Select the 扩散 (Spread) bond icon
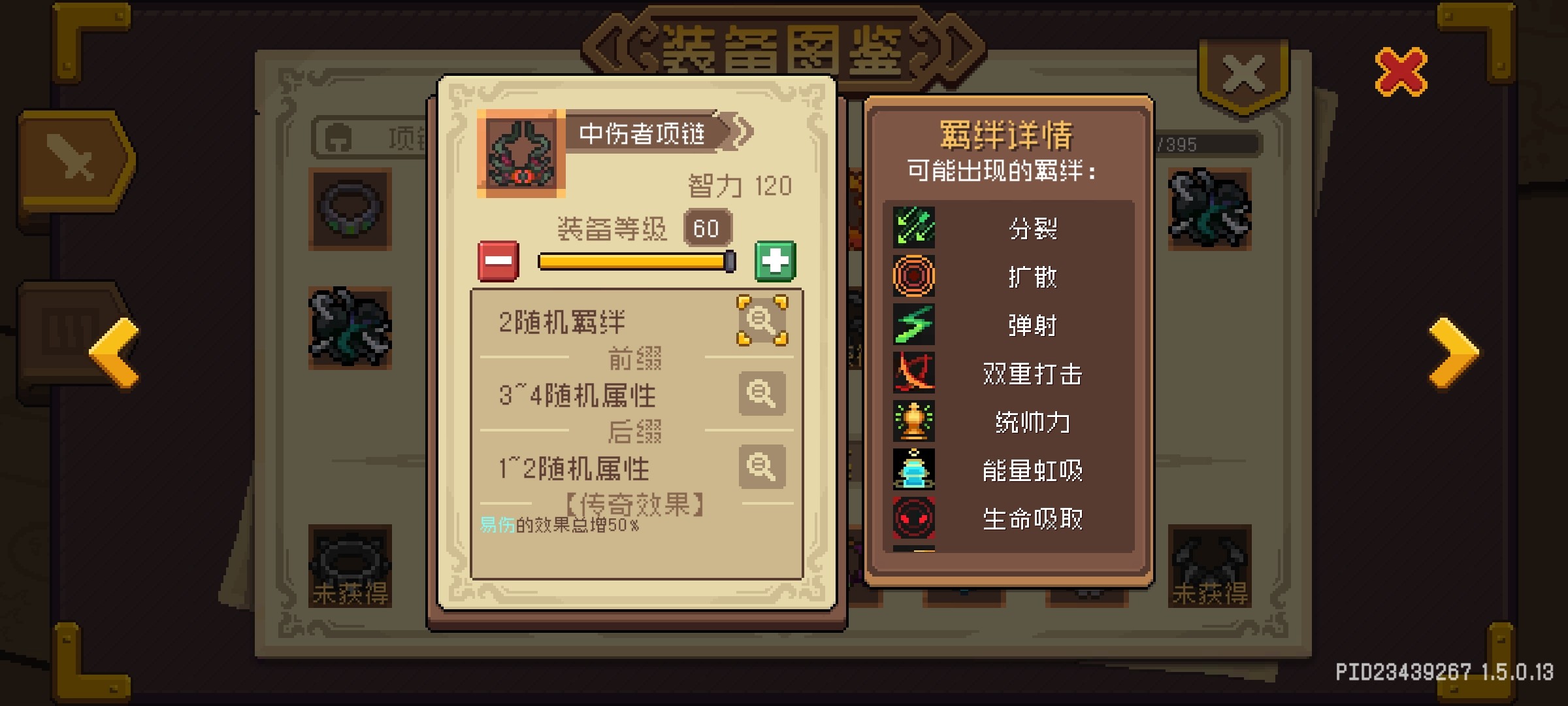The image size is (1568, 706). [915, 277]
